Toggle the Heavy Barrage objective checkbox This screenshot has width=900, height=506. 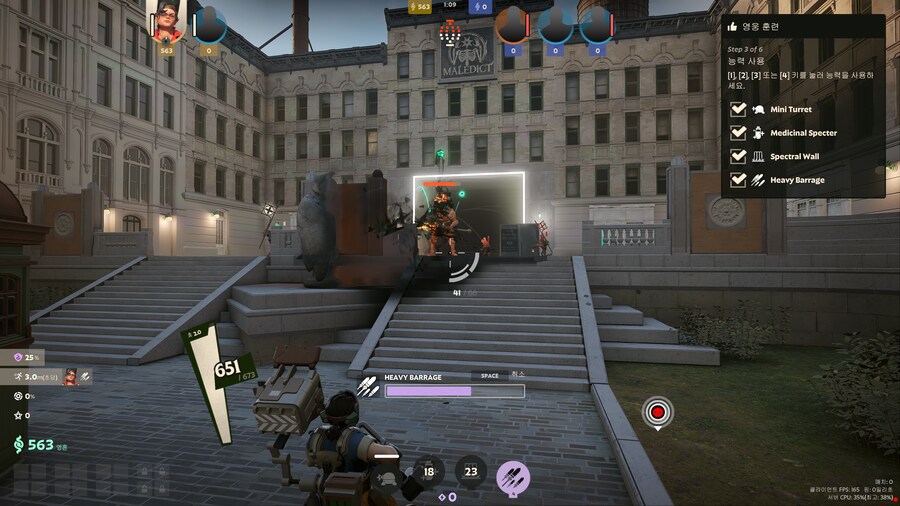tap(738, 180)
